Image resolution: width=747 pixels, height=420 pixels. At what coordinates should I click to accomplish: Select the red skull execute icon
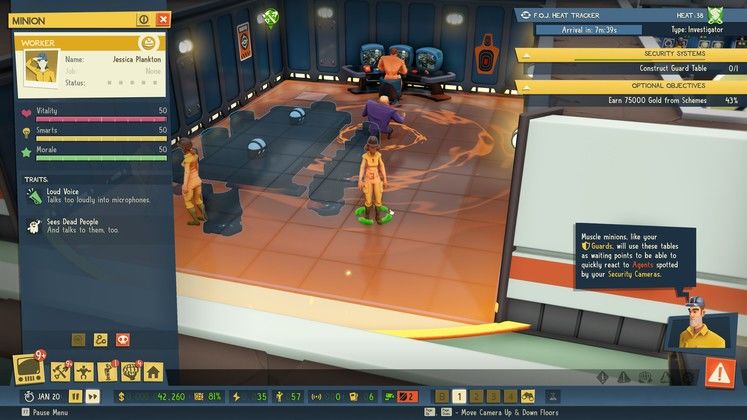tap(122, 340)
